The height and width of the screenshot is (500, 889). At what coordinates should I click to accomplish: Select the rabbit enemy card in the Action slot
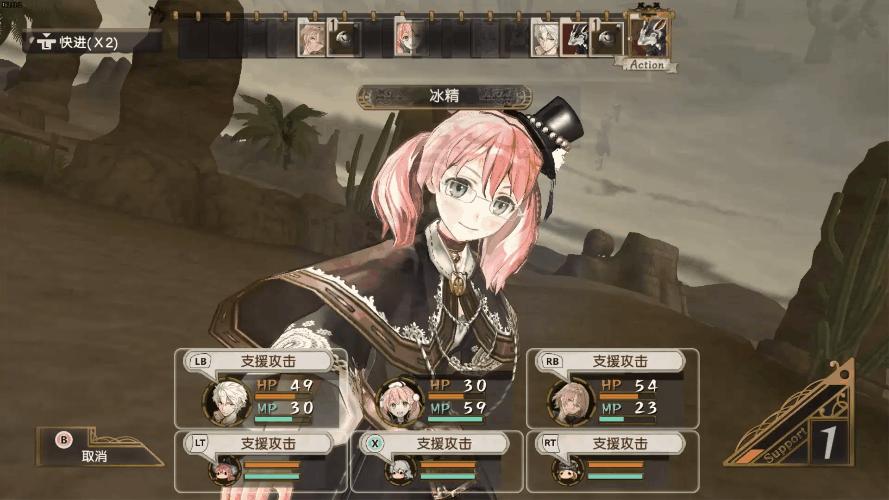tap(649, 37)
